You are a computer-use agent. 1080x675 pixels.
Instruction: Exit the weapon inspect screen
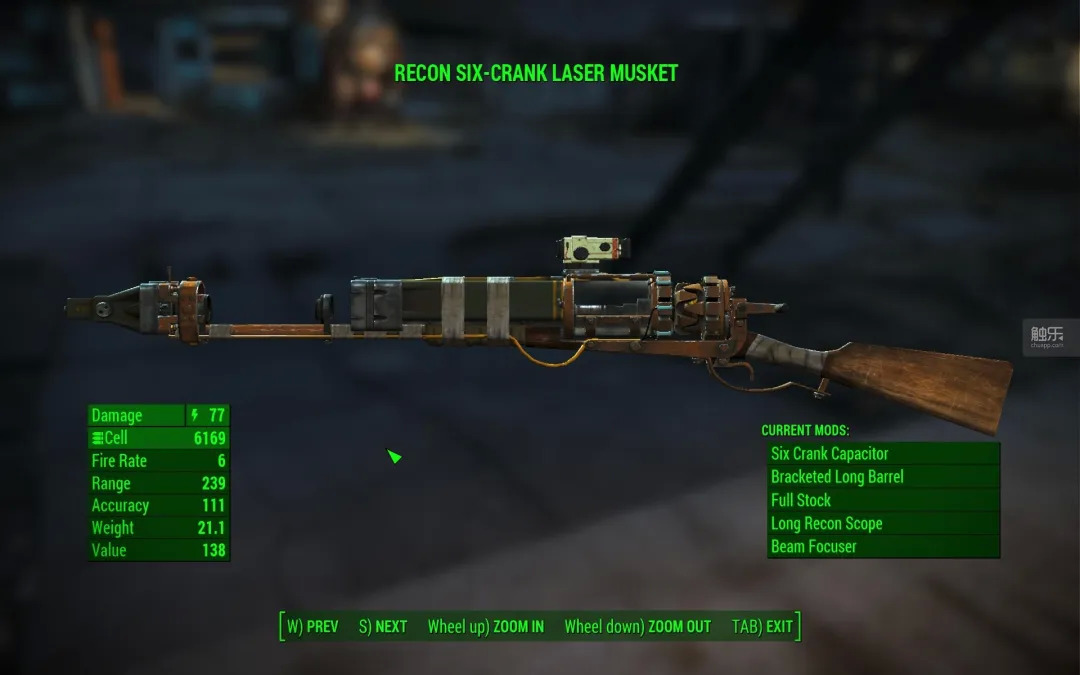(762, 627)
